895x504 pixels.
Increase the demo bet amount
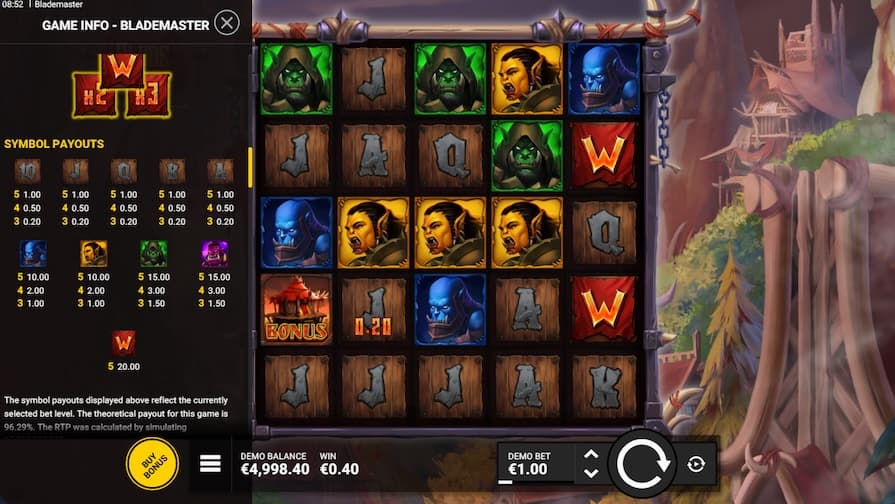591,454
